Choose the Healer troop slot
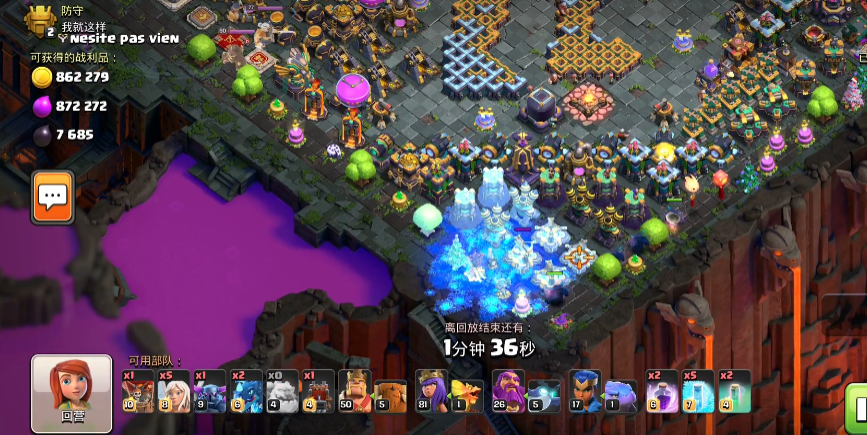Image resolution: width=867 pixels, height=435 pixels. coord(173,391)
